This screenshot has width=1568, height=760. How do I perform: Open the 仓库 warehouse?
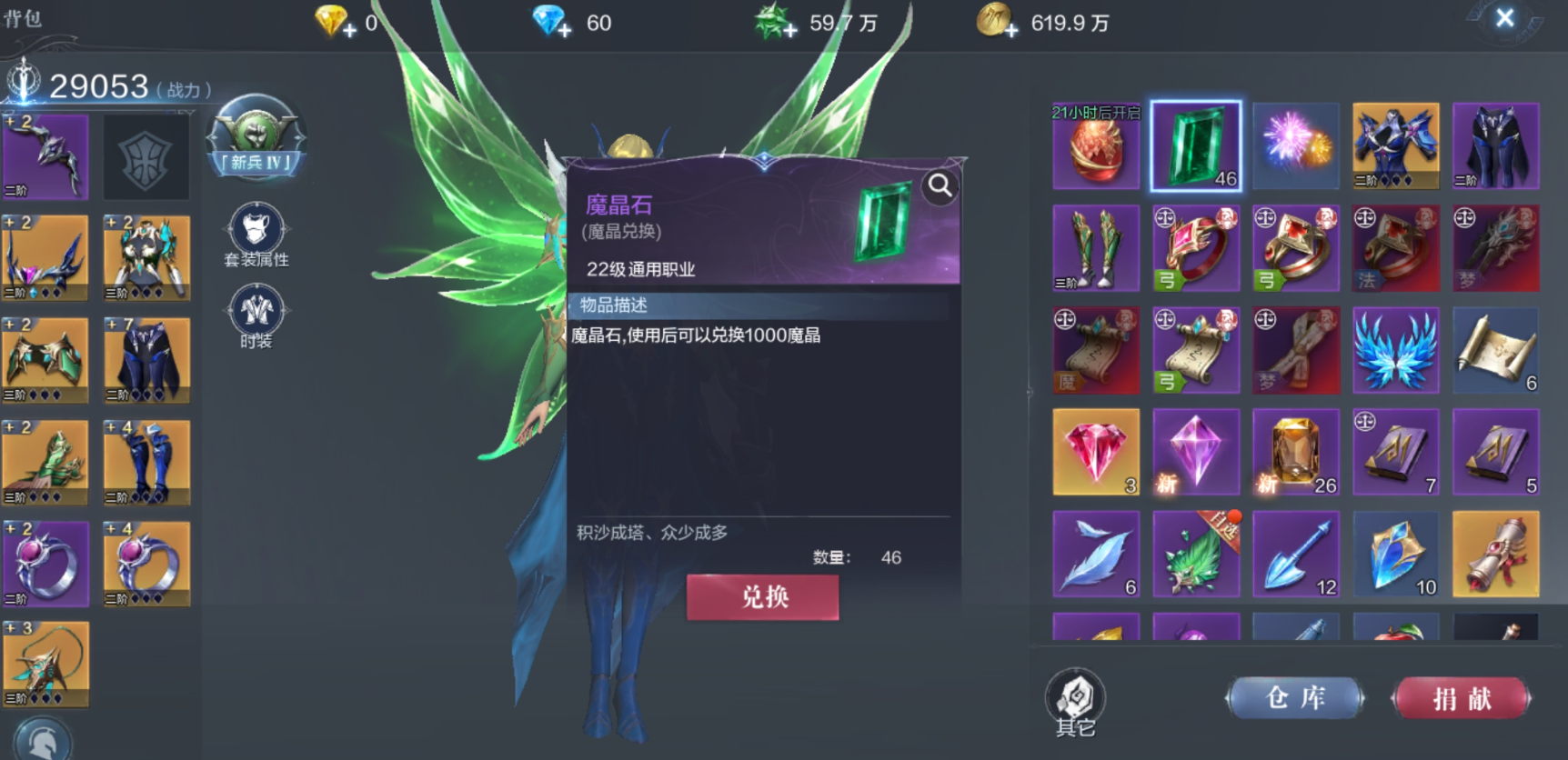coord(1296,697)
